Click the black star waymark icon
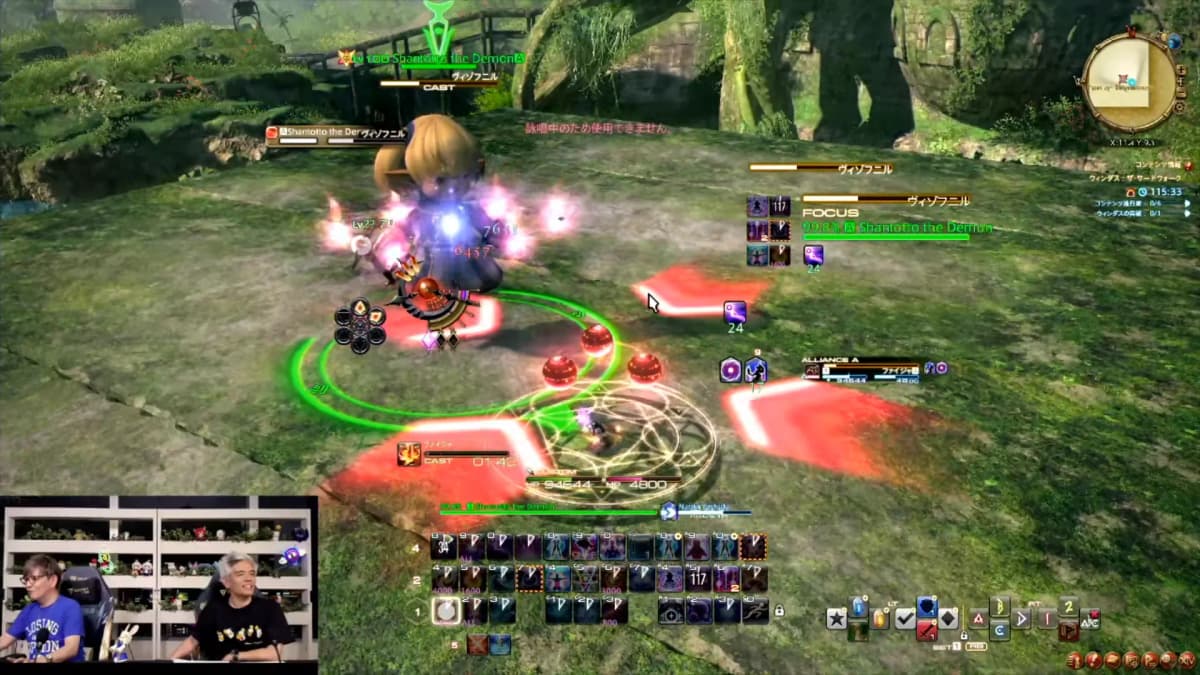Image resolution: width=1200 pixels, height=675 pixels. tap(836, 619)
